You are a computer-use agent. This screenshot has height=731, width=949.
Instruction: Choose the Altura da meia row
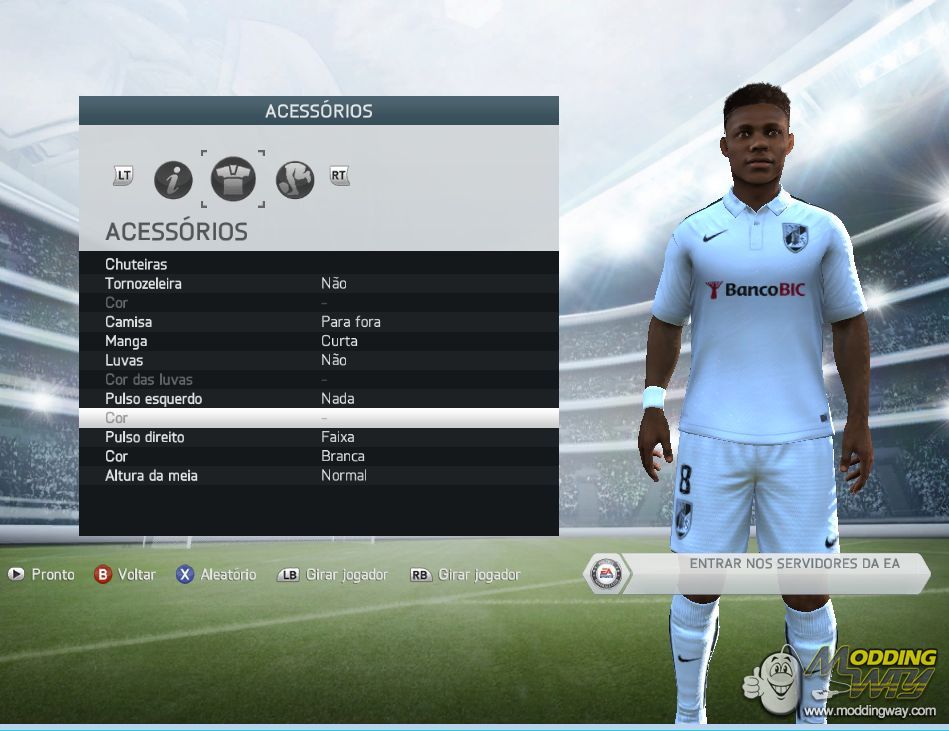pyautogui.click(x=318, y=475)
